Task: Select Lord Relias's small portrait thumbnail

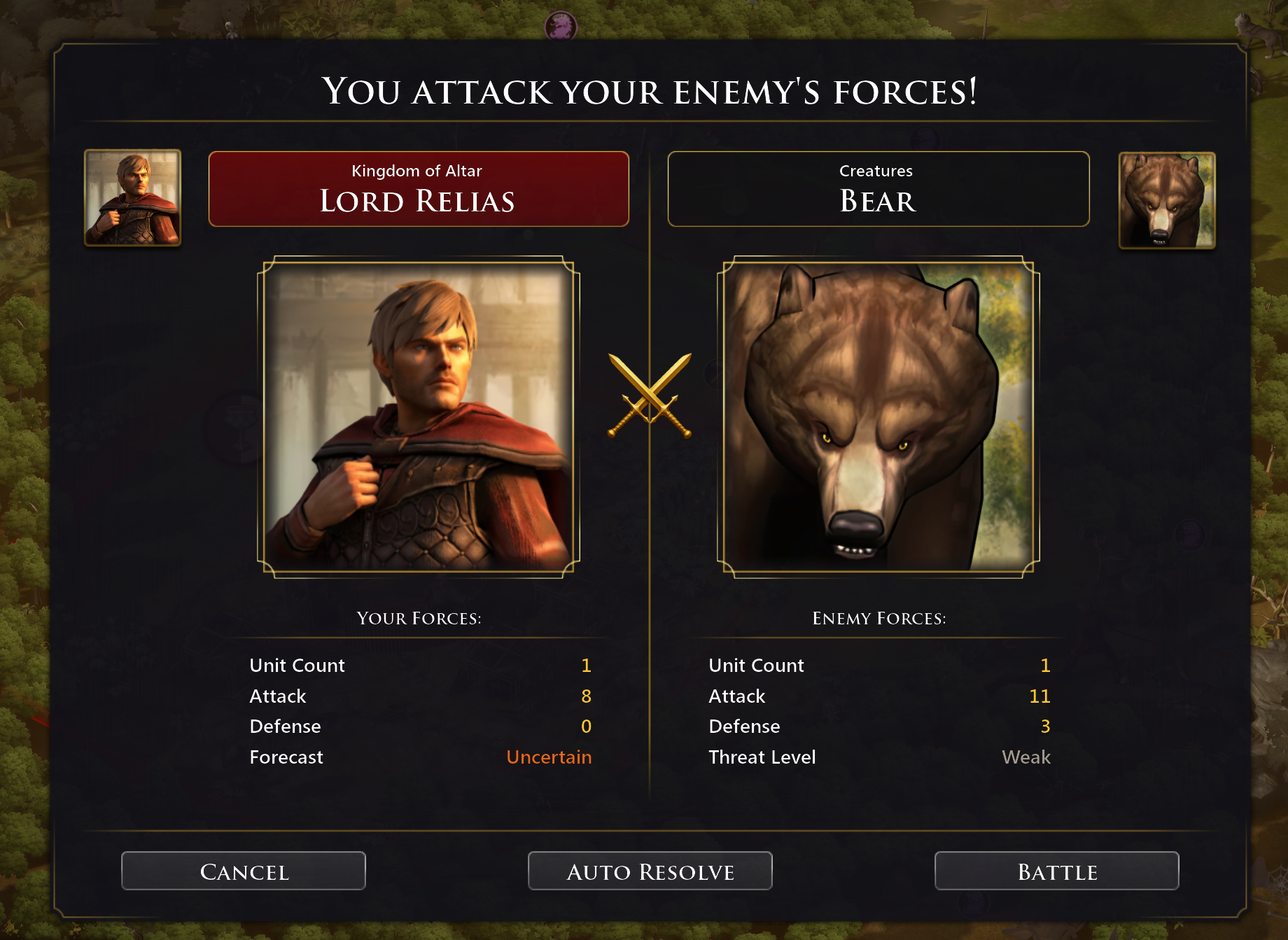Action: pos(133,197)
